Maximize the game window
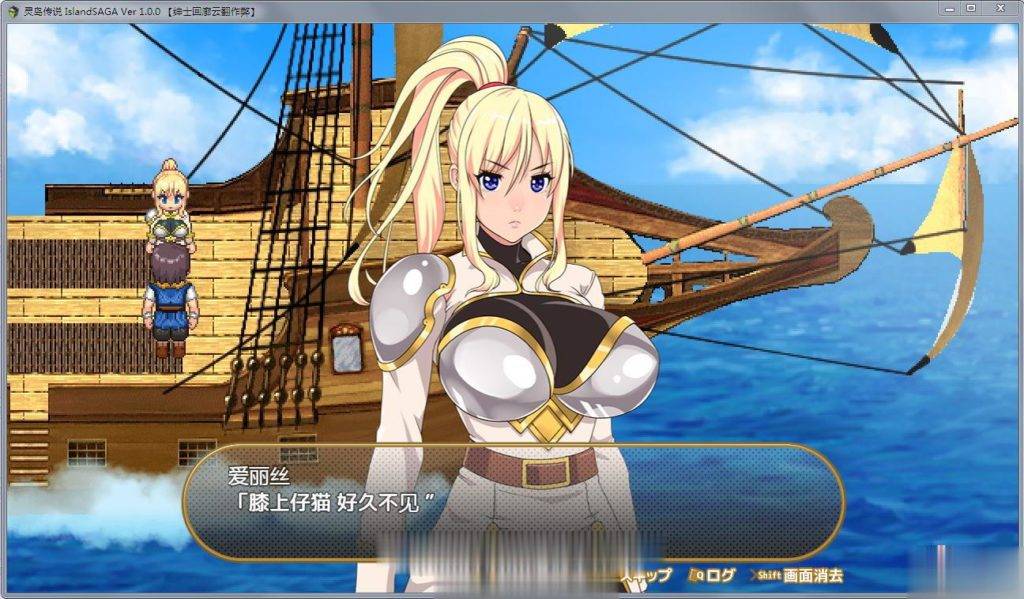The image size is (1024, 599). coord(971,9)
